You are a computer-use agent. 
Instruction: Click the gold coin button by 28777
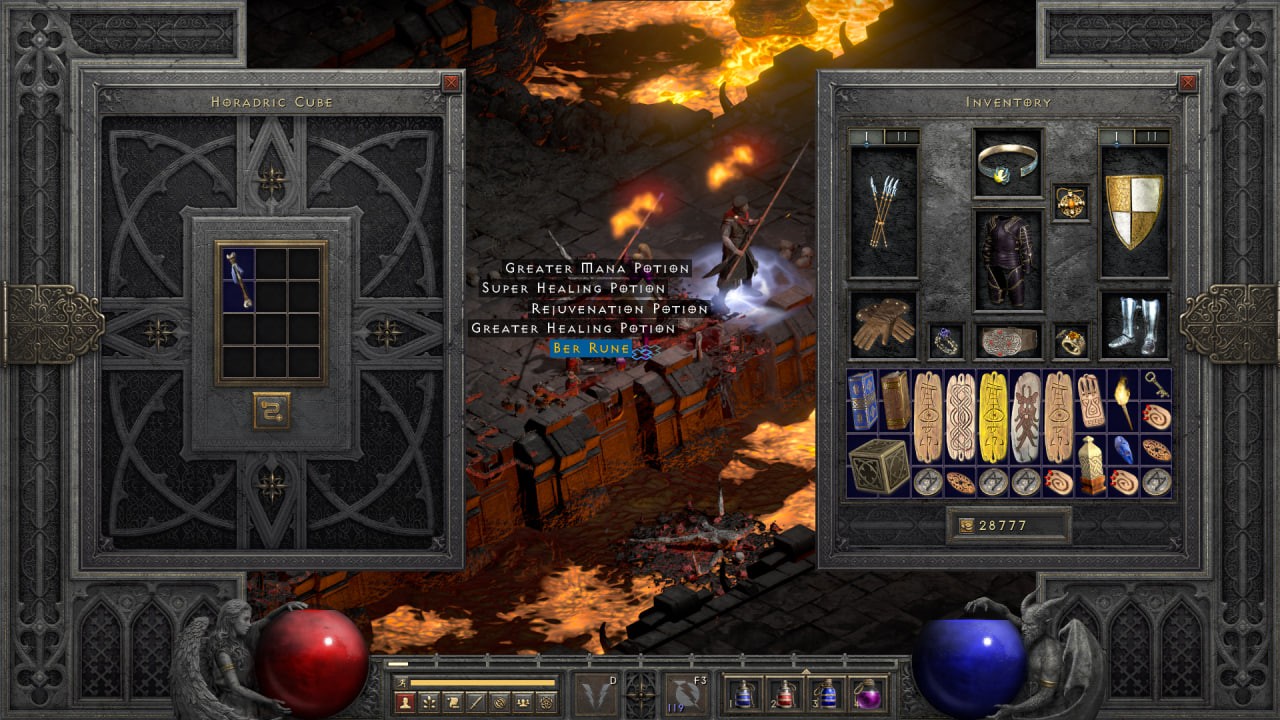[965, 525]
